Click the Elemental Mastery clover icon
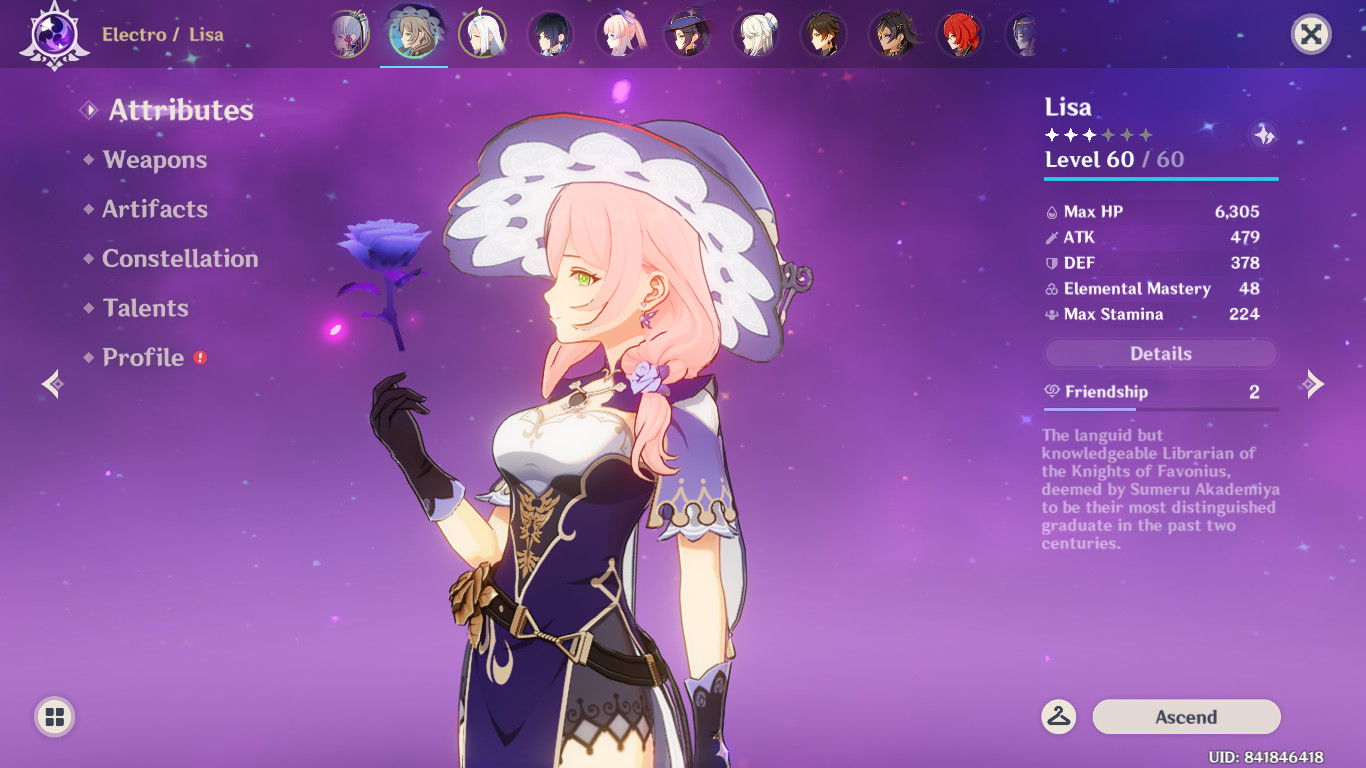 pyautogui.click(x=1050, y=289)
